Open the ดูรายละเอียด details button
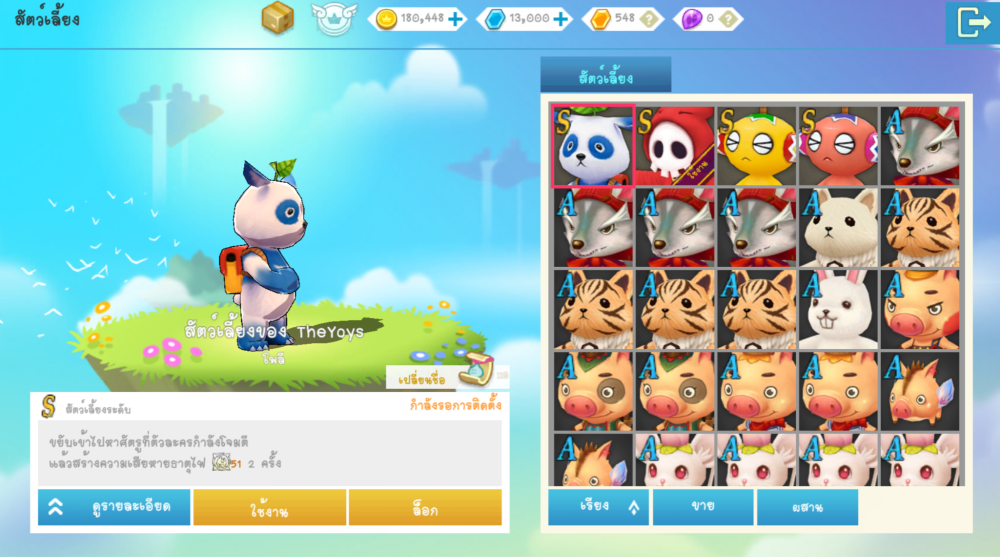Screen dimensions: 1000x557 click(112, 507)
